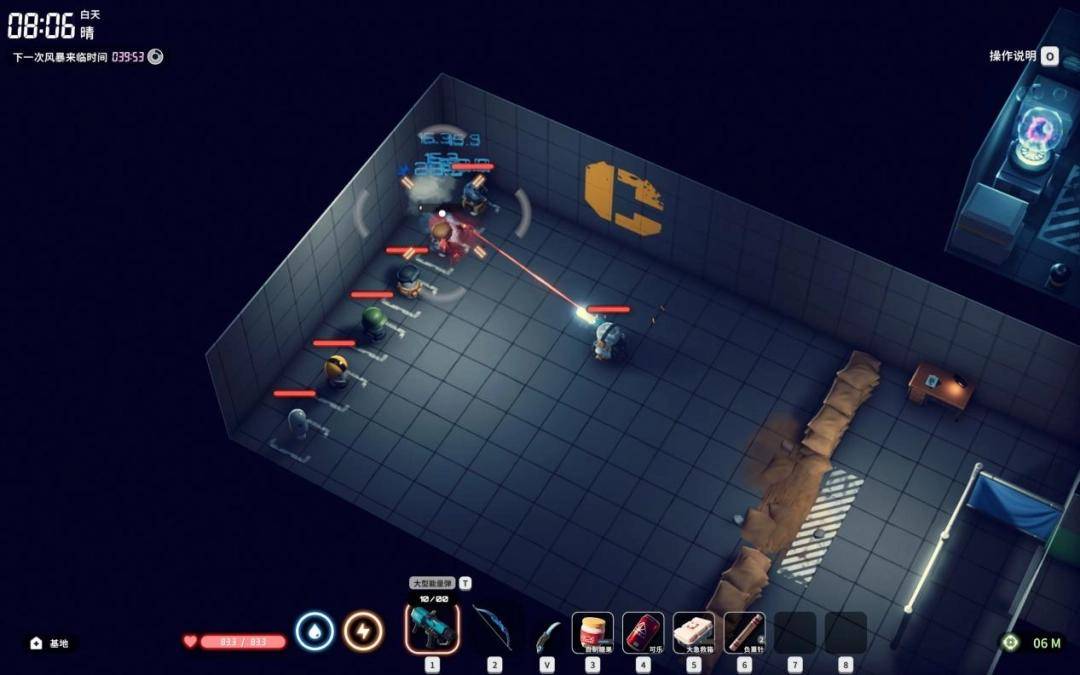The image size is (1080, 675).
Task: Select the energy cannon weapon slot
Action: click(432, 629)
